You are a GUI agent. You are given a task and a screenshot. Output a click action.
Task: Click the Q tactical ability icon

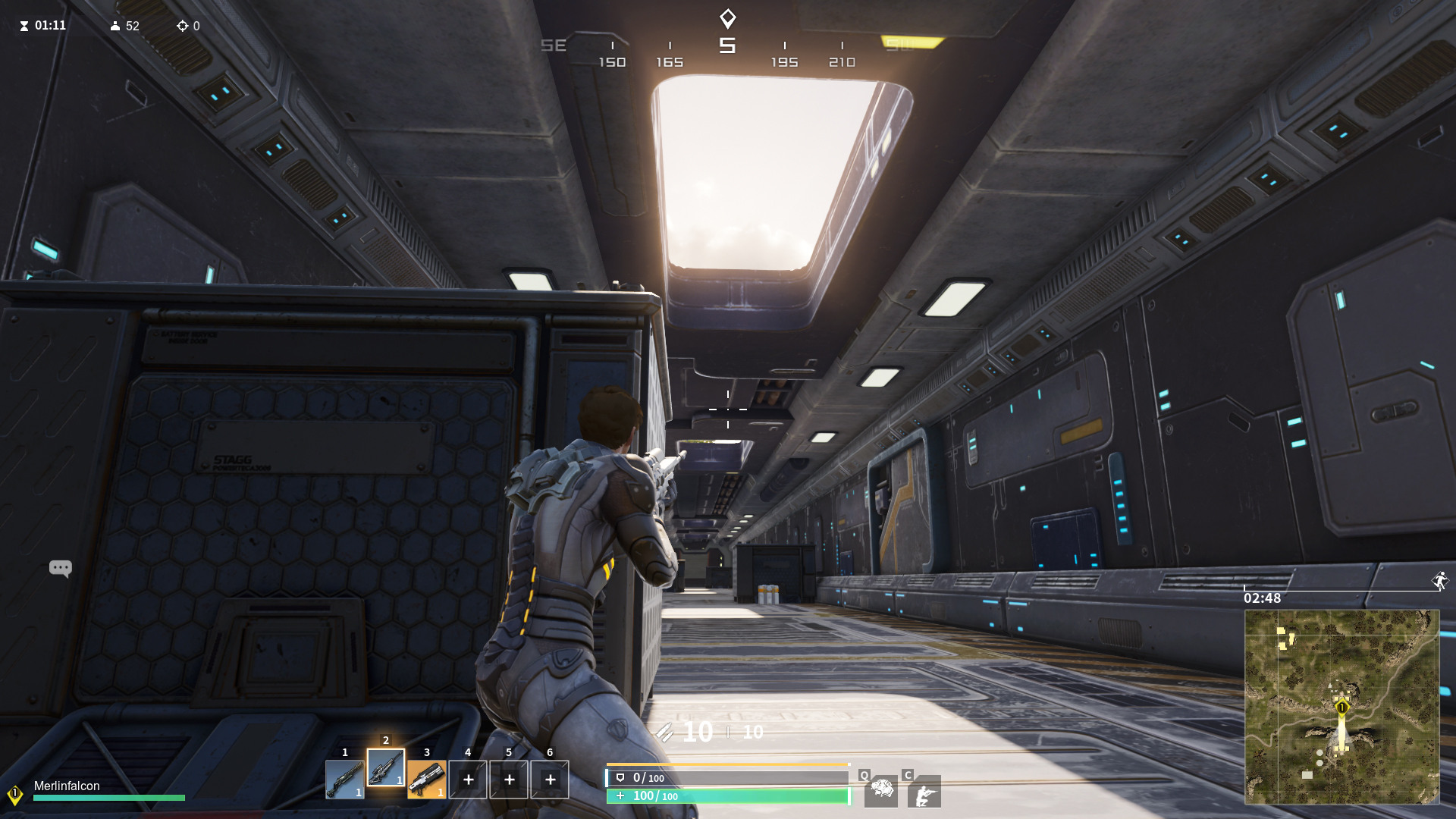click(880, 792)
